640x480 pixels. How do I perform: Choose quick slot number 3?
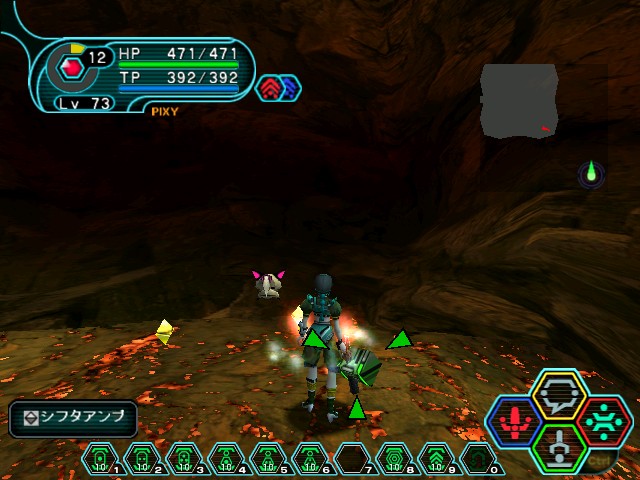(184, 459)
